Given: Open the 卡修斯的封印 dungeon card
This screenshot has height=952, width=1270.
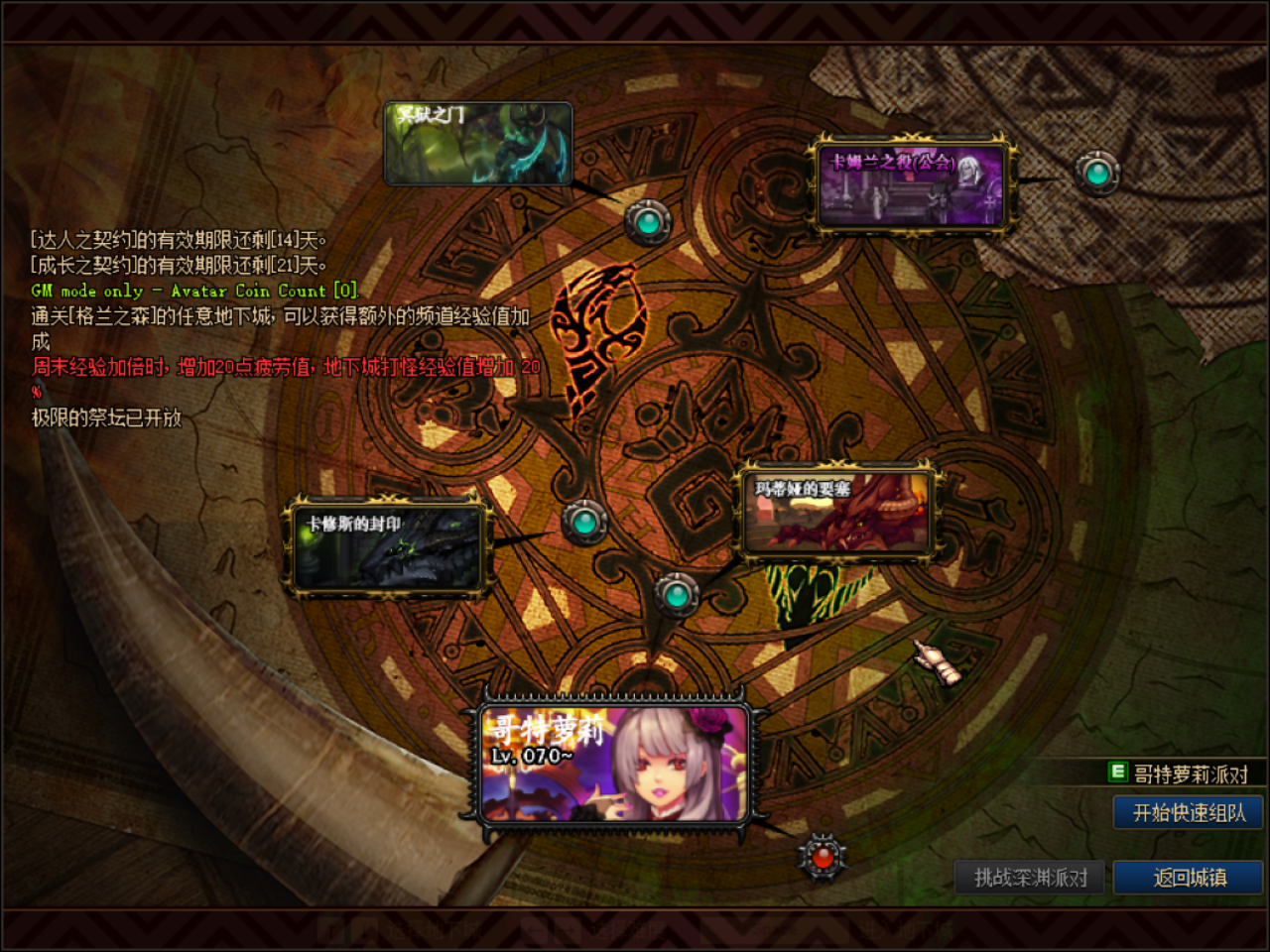Looking at the screenshot, I should pos(387,548).
